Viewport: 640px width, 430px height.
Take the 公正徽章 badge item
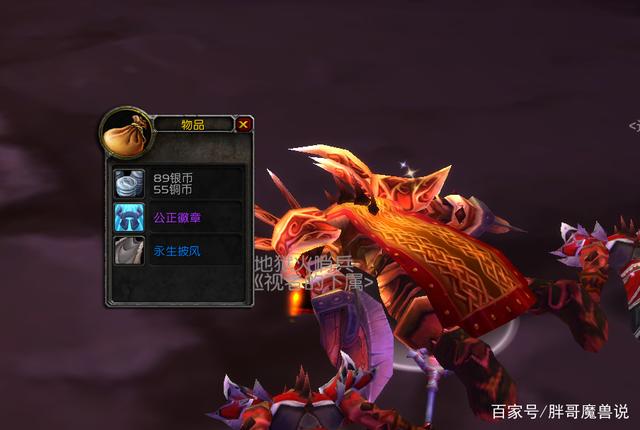pyautogui.click(x=129, y=217)
